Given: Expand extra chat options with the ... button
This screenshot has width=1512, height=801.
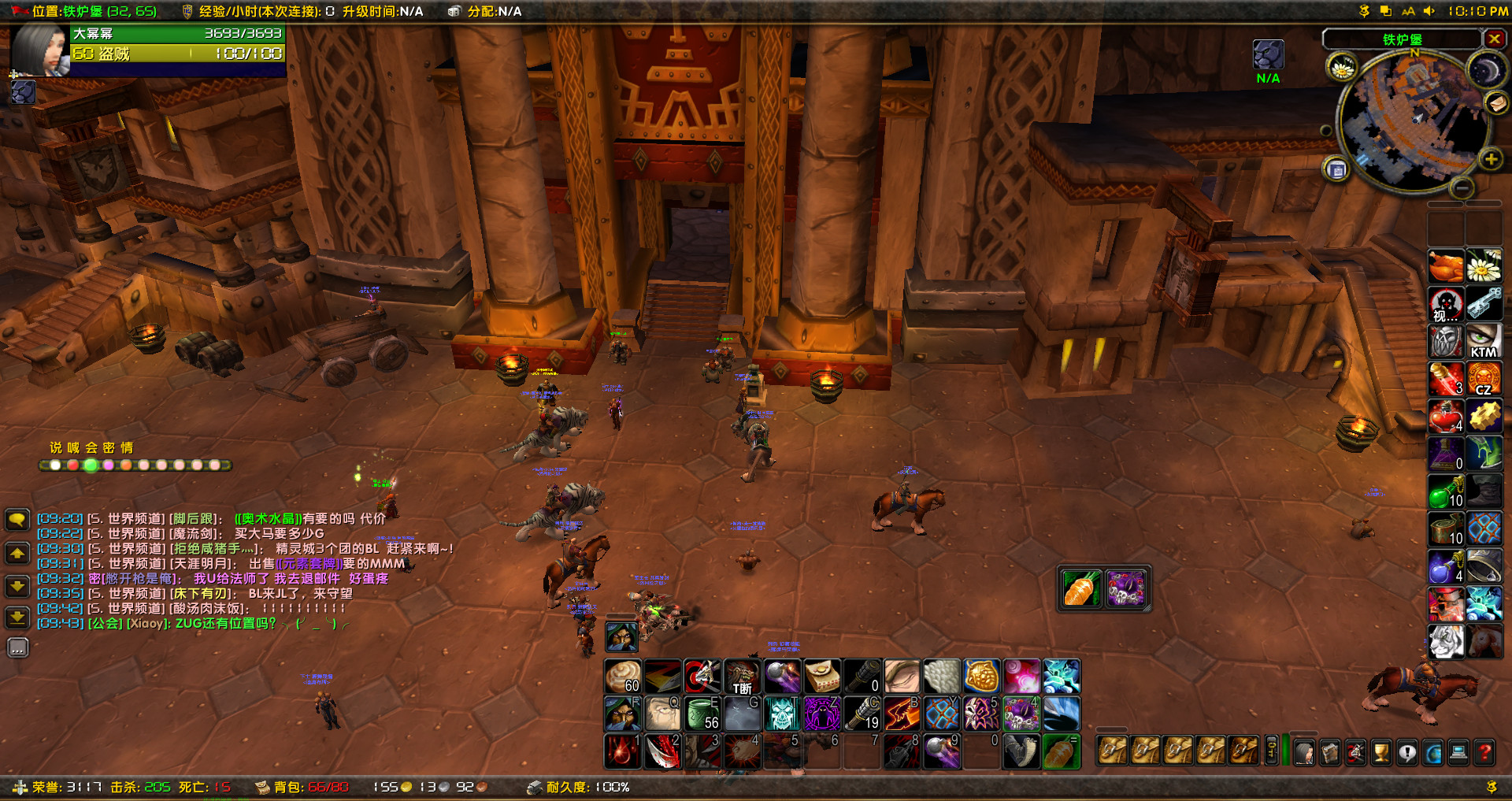Looking at the screenshot, I should click(17, 647).
